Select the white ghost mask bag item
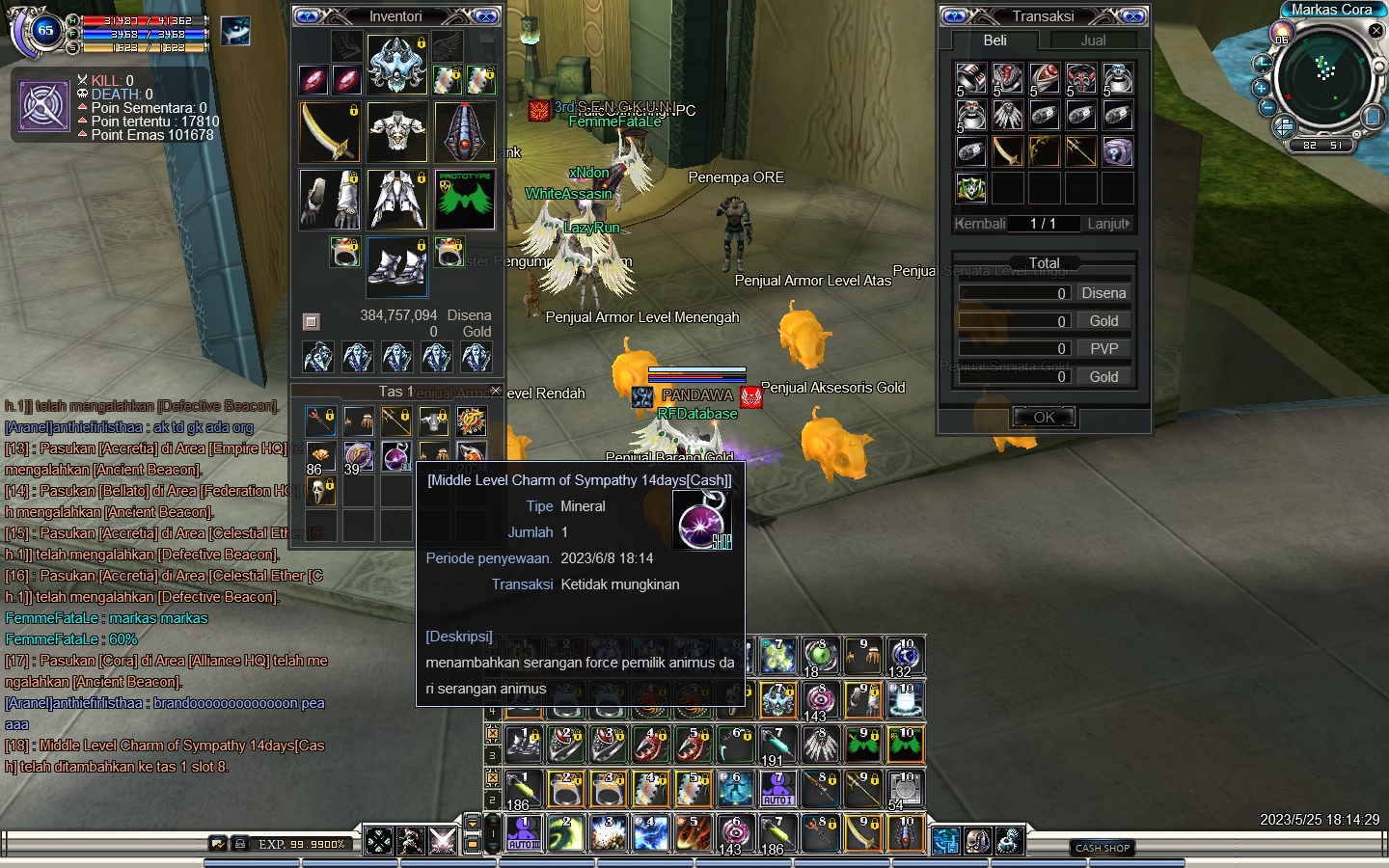Screen dimensions: 1389x868 [320, 491]
